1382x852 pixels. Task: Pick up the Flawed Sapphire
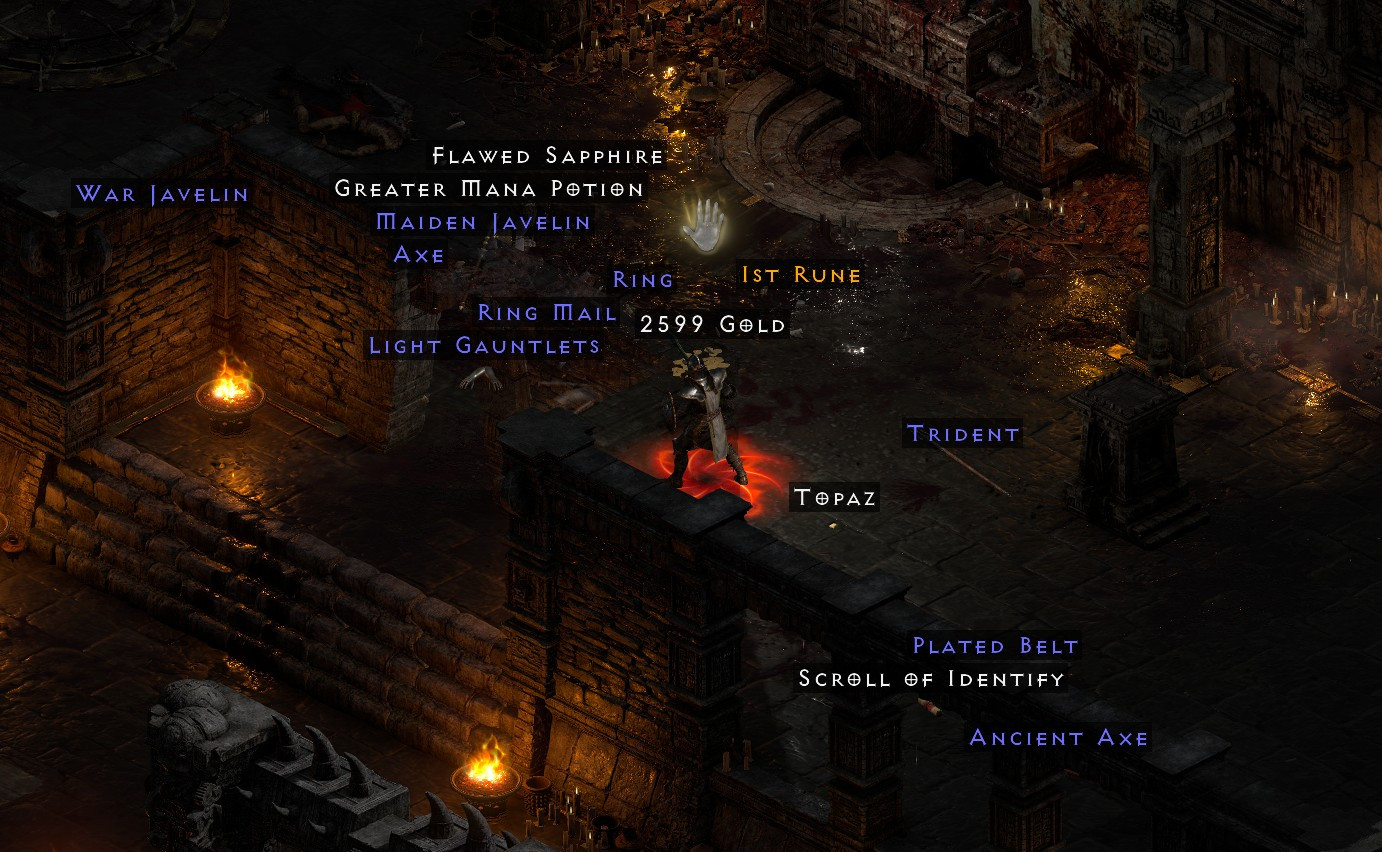(546, 156)
